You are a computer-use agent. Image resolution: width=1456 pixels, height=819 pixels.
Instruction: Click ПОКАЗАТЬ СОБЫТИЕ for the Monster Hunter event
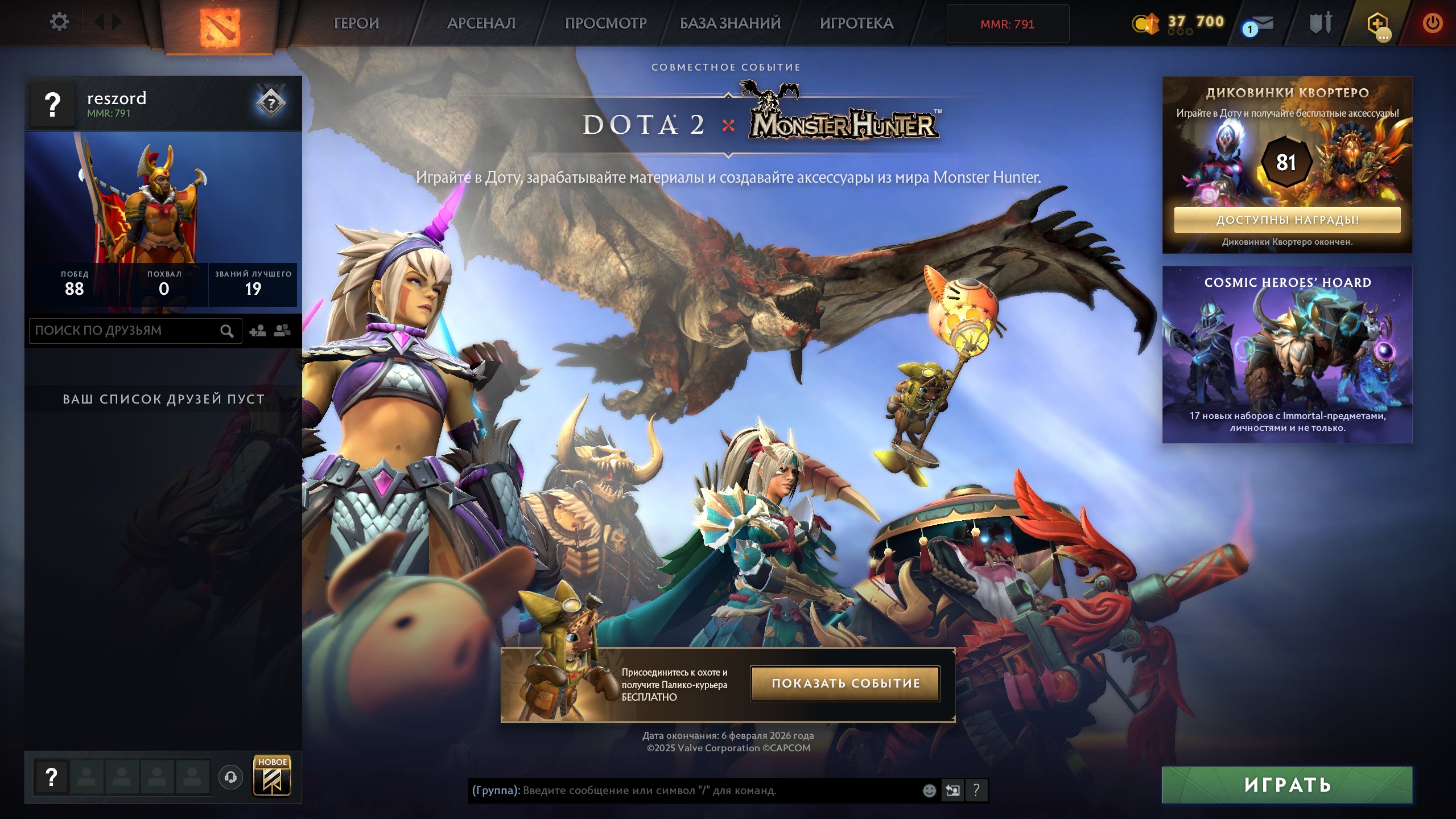(x=844, y=684)
